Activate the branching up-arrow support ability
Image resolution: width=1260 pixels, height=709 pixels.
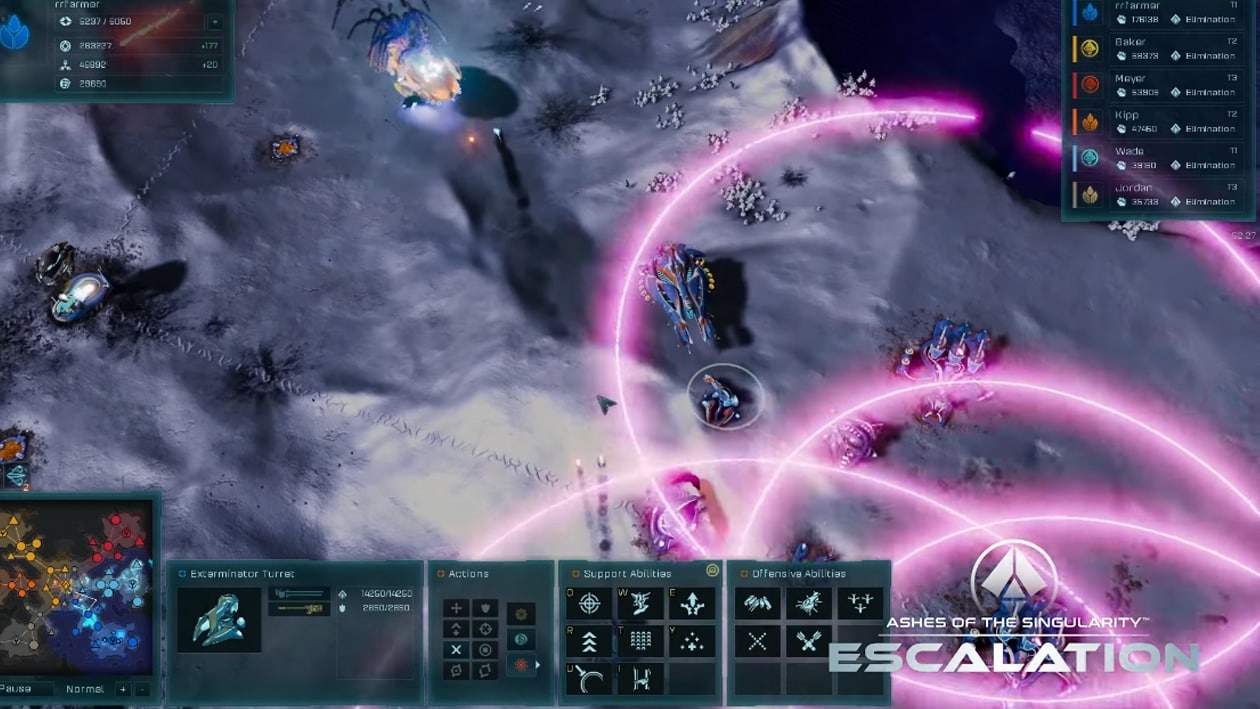[692, 604]
